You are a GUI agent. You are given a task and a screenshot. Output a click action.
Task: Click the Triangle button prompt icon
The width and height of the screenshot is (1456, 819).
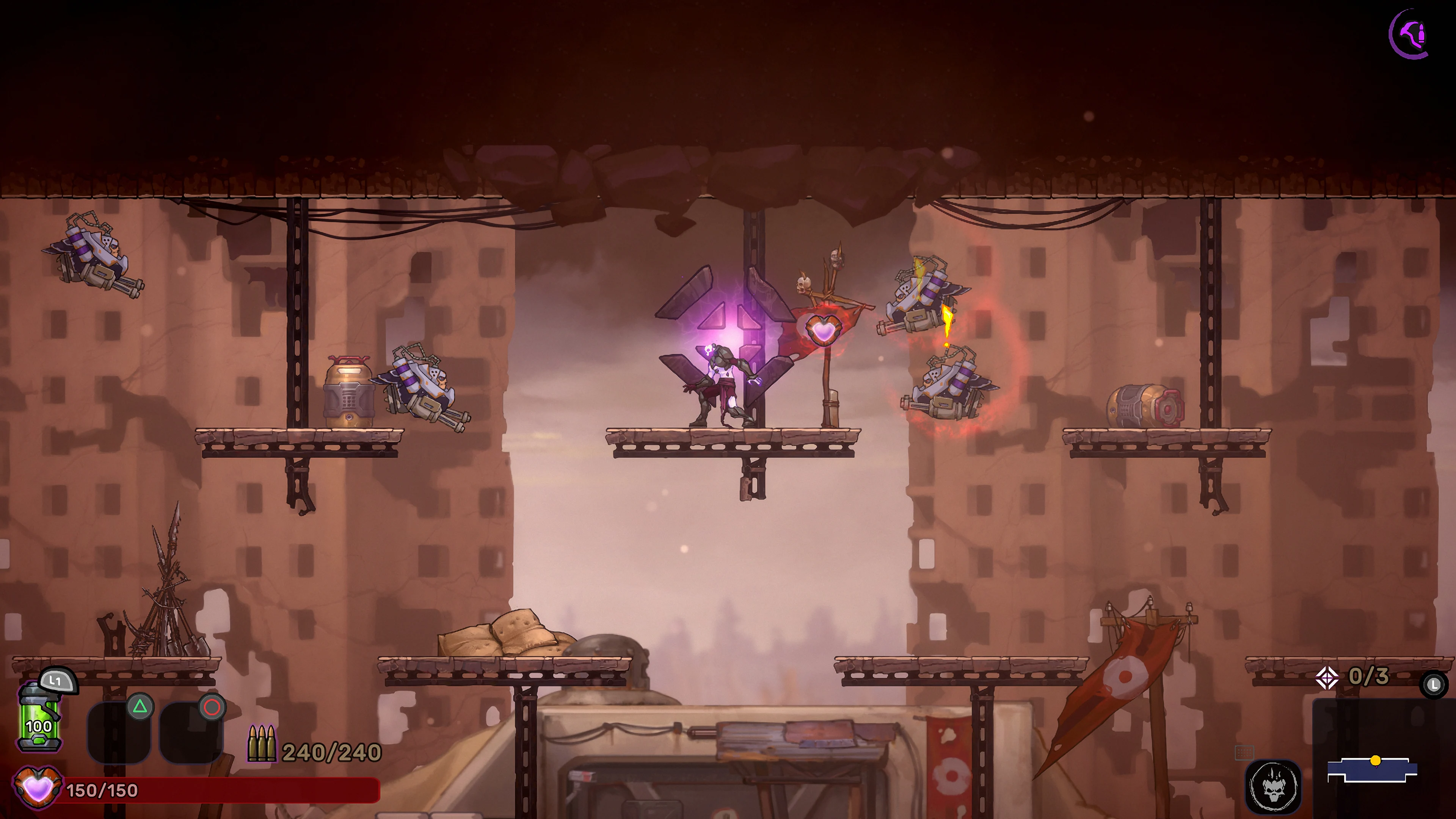(x=140, y=706)
